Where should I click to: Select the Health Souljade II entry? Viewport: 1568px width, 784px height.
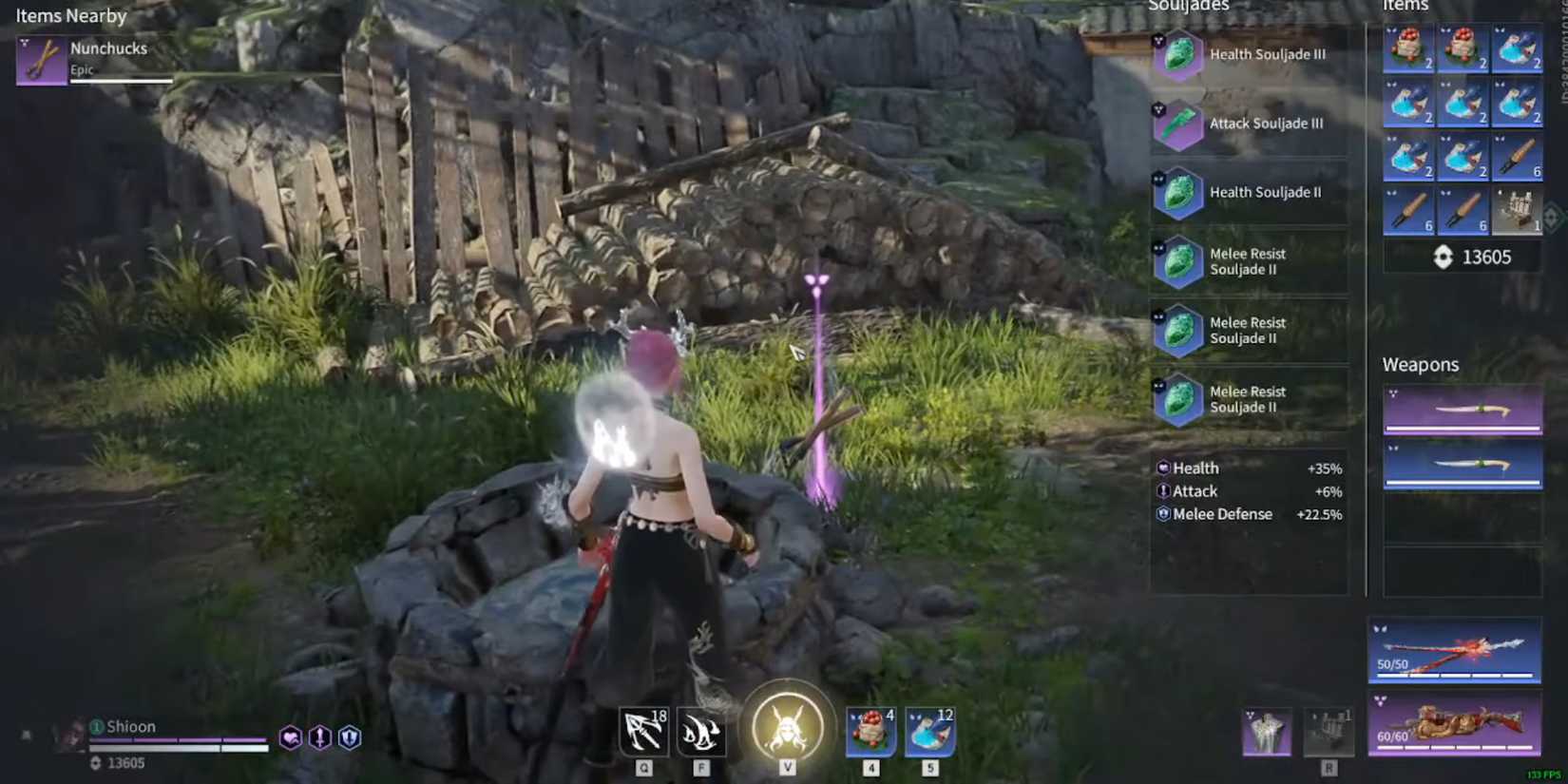point(1178,192)
